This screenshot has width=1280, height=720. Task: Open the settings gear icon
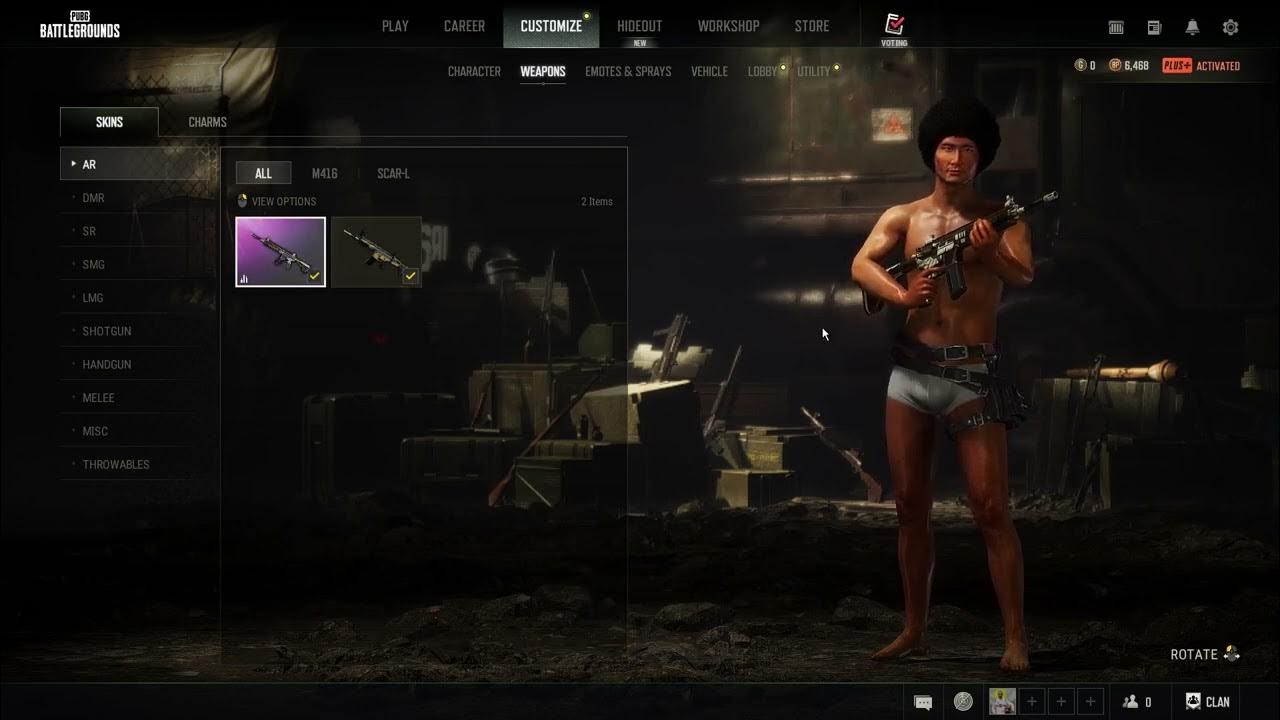[1230, 28]
